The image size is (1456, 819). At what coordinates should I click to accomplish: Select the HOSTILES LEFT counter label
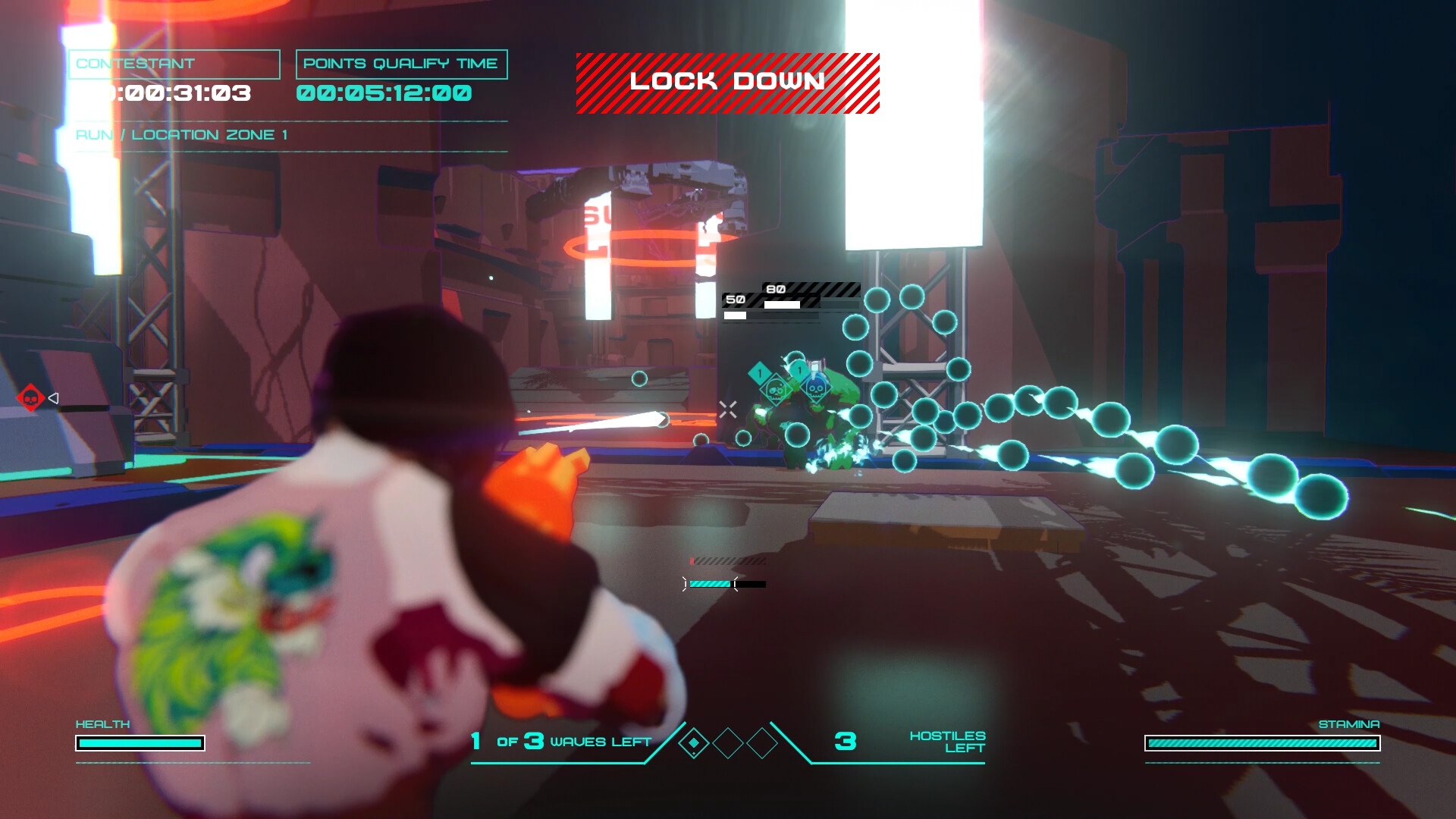pyautogui.click(x=946, y=741)
